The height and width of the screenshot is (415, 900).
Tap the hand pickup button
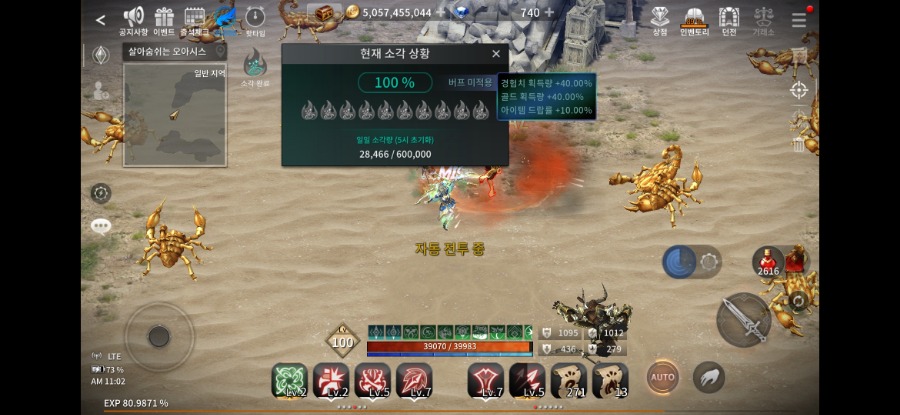pos(708,376)
